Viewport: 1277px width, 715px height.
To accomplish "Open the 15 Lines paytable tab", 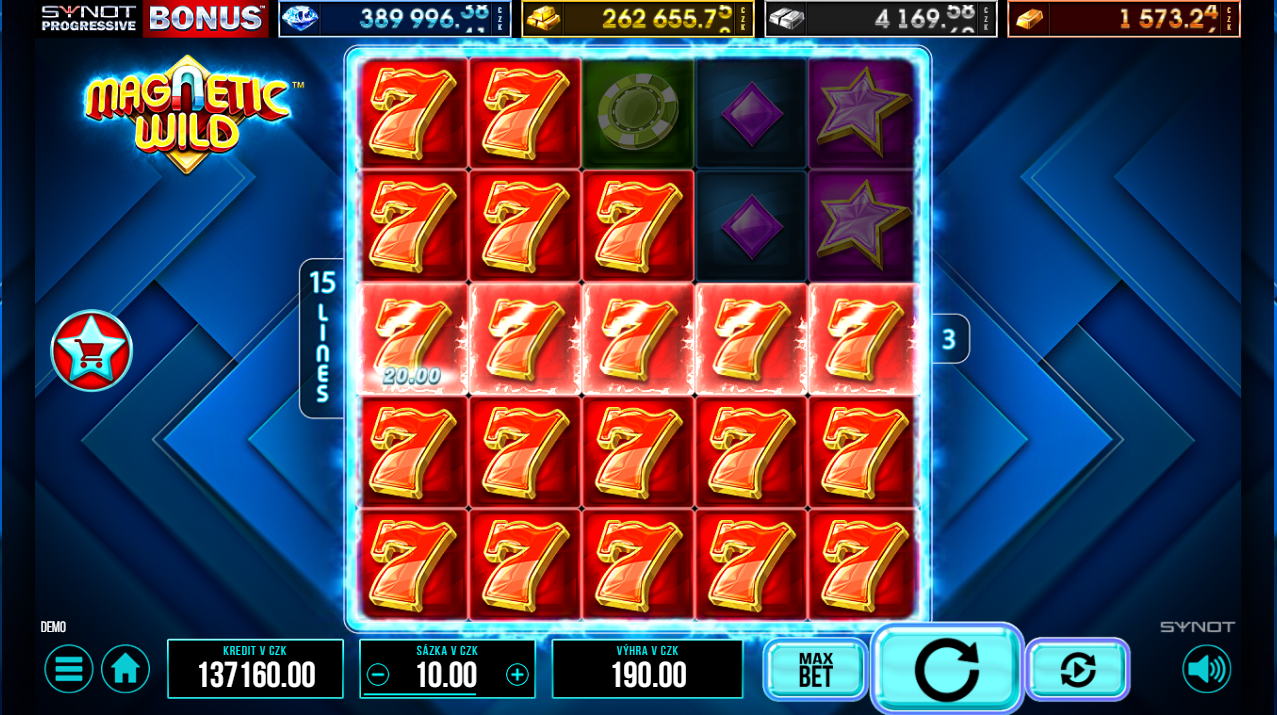I will (321, 338).
